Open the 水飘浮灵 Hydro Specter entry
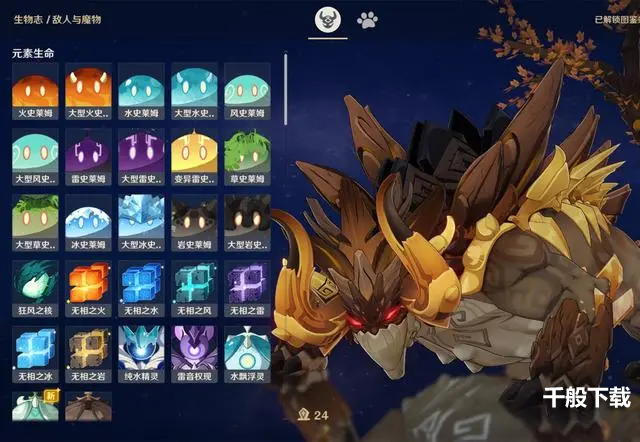Viewport: 640px width, 442px height. pyautogui.click(x=247, y=350)
